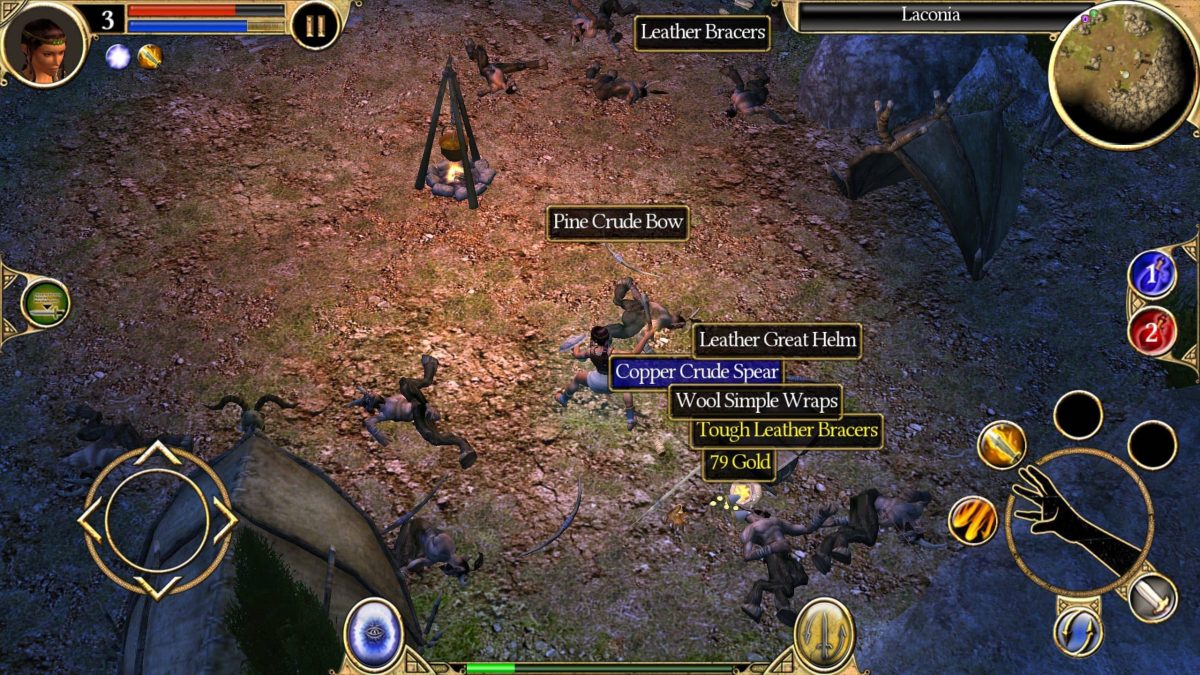Tap the large hand attack button
Image resolution: width=1200 pixels, height=675 pixels.
(x=1078, y=522)
